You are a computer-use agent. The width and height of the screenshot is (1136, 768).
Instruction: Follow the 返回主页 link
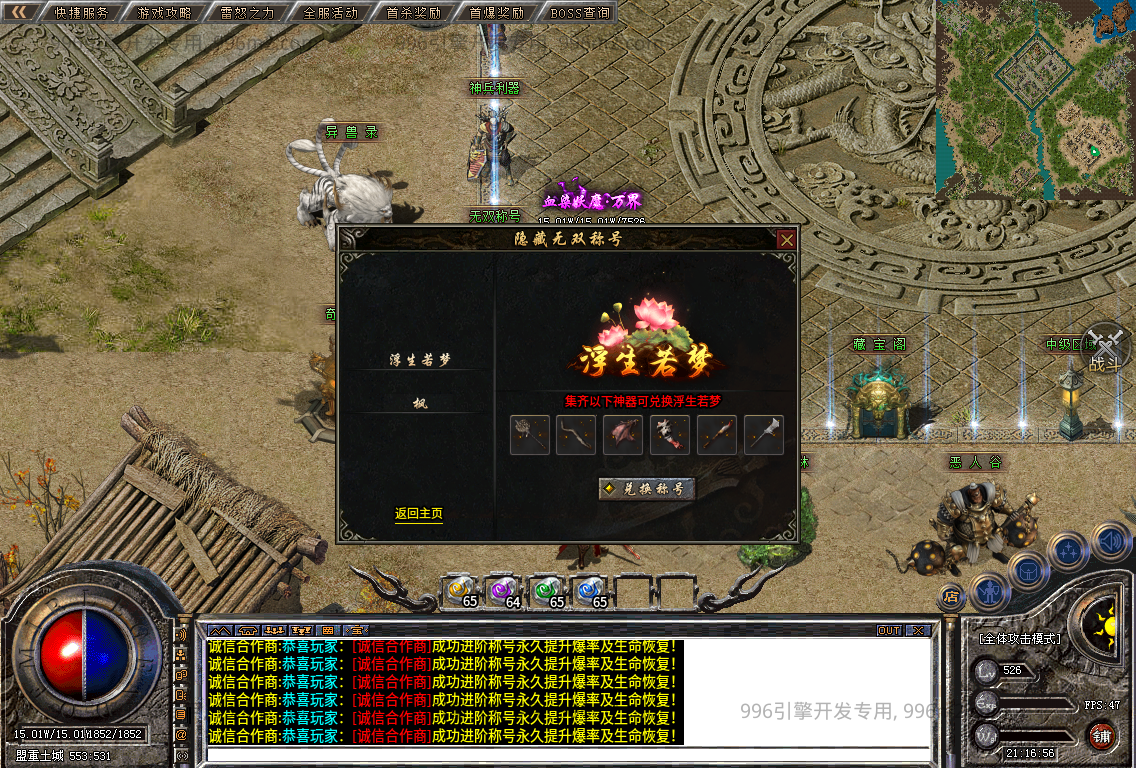418,514
